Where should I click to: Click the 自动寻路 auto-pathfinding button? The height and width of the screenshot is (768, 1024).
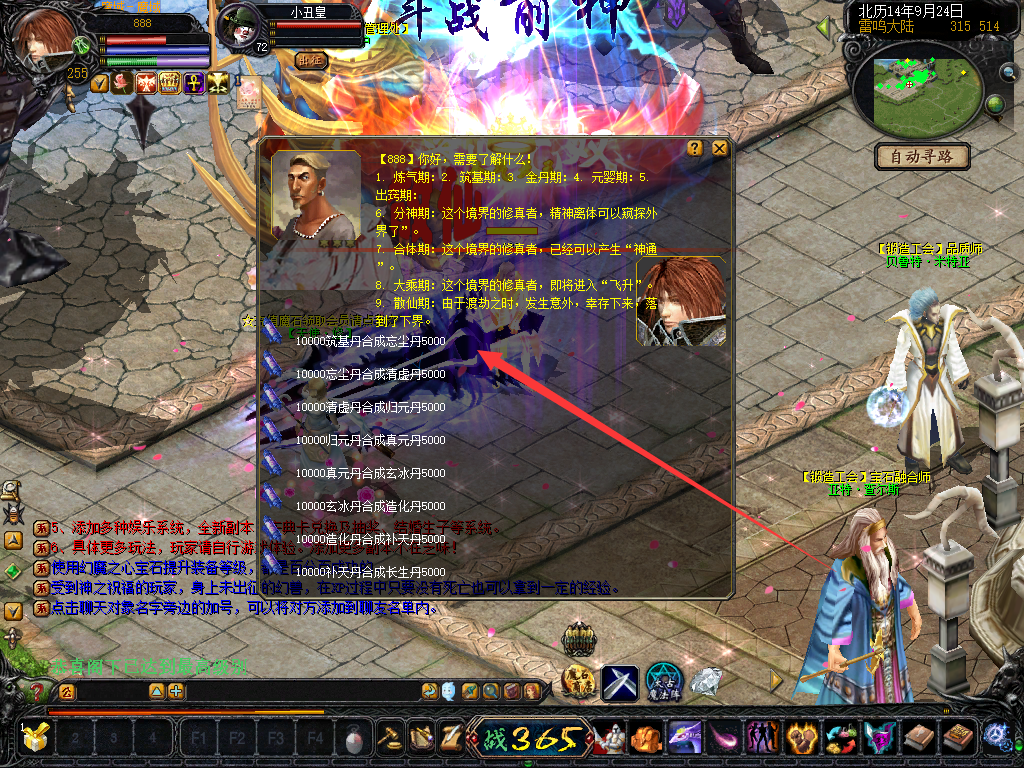click(x=922, y=156)
